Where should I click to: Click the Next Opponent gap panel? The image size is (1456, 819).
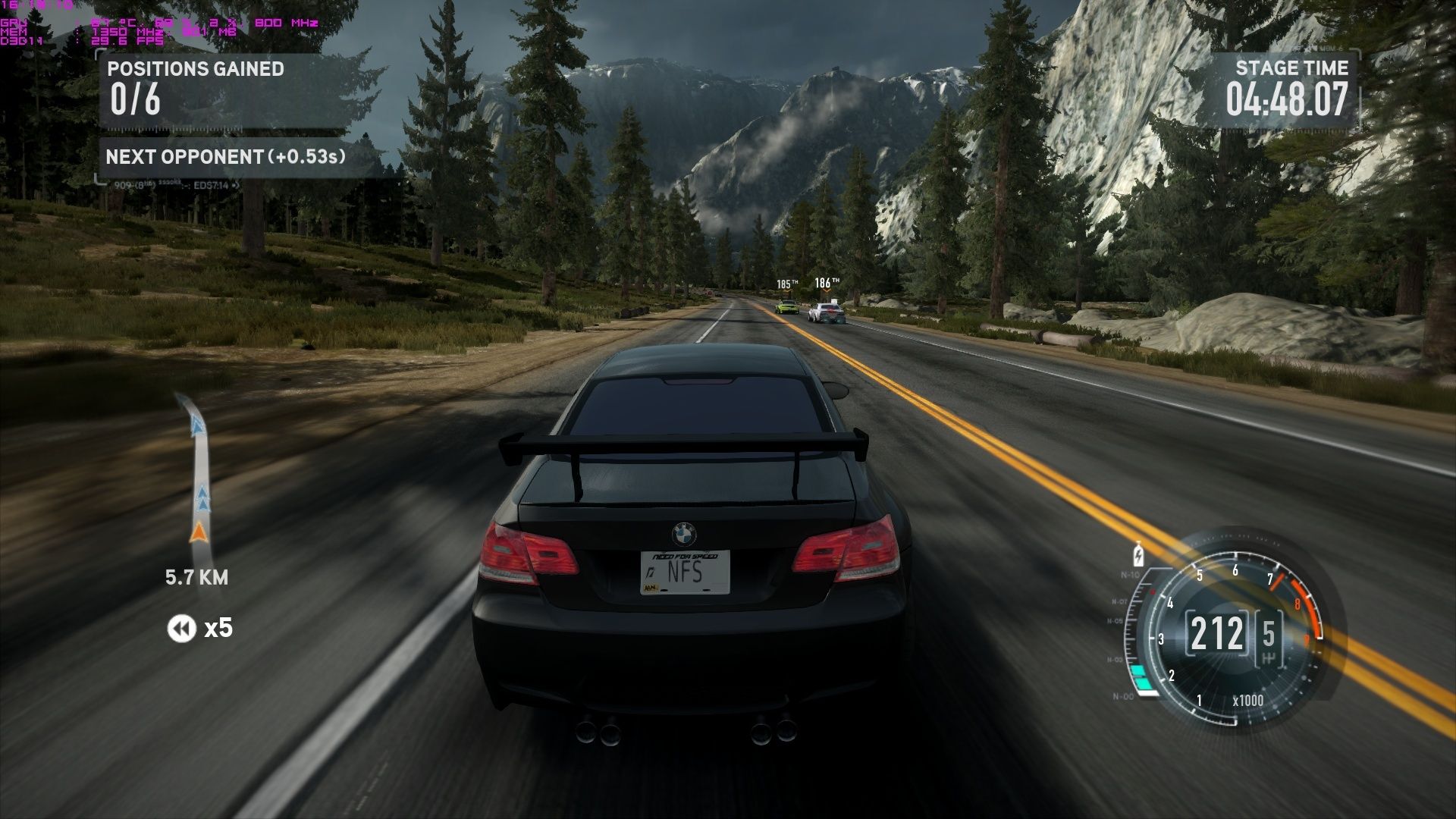pos(225,157)
